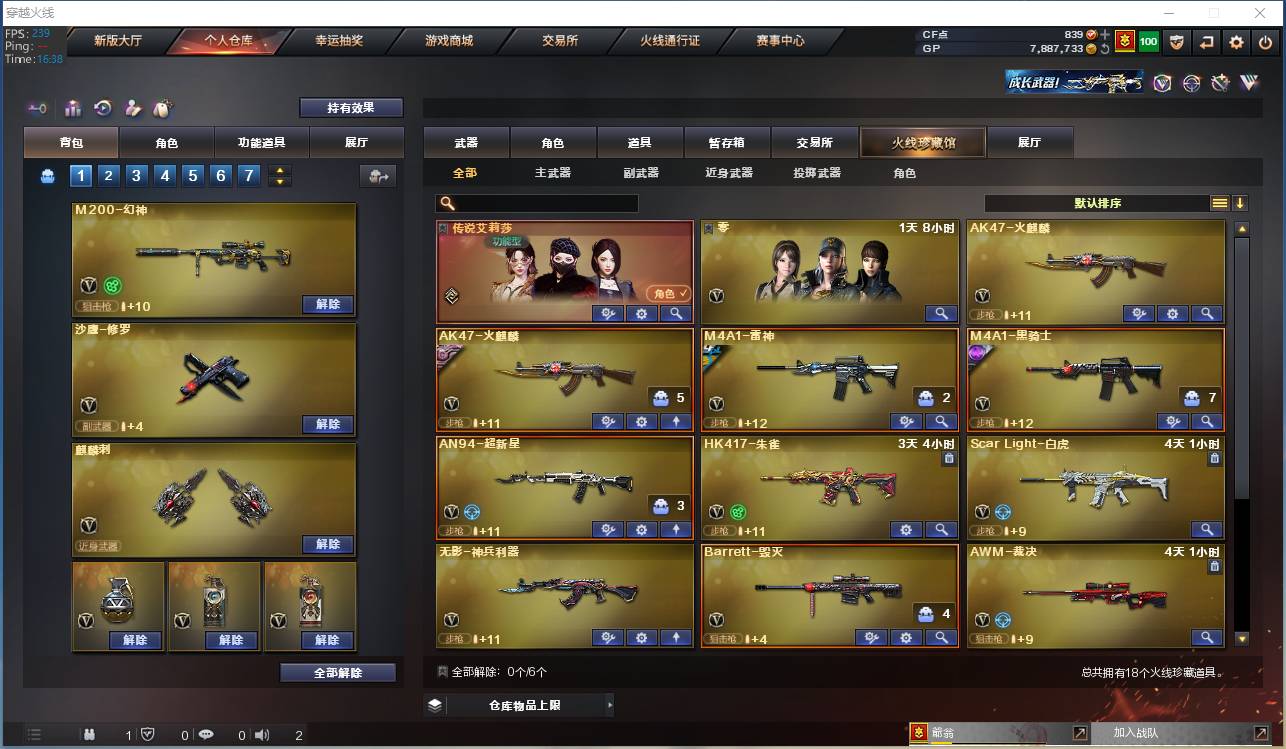Viewport: 1286px width, 749px height.
Task: Open the settings gear in the top-right corner
Action: click(x=1237, y=44)
